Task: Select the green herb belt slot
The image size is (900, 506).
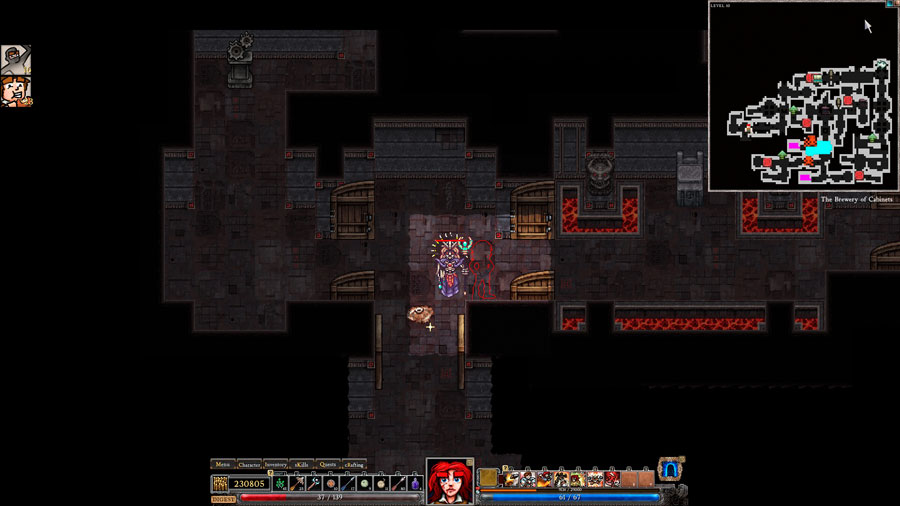Action: (x=281, y=483)
